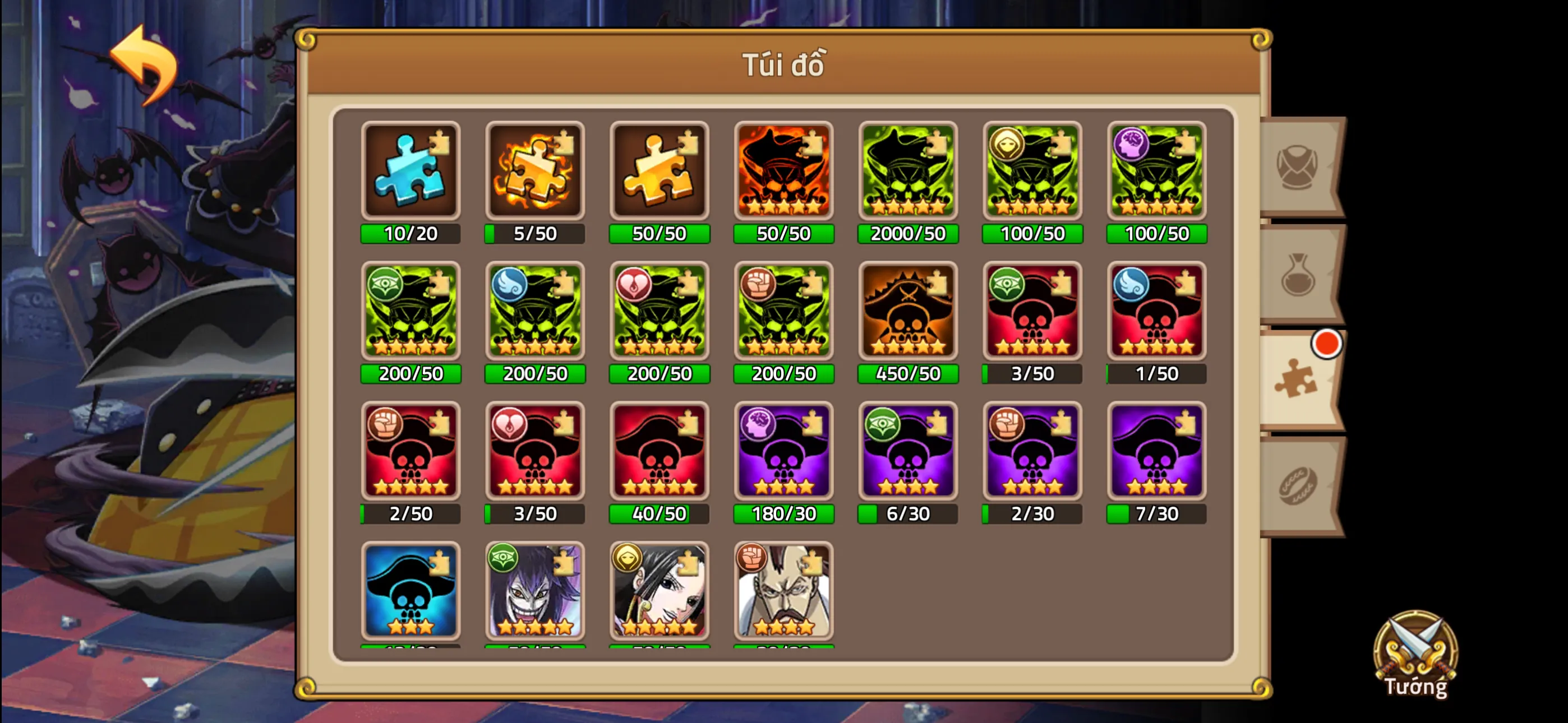Select the golden puzzle fragment at 50/50
Viewport: 1568px width, 723px height.
(x=658, y=172)
